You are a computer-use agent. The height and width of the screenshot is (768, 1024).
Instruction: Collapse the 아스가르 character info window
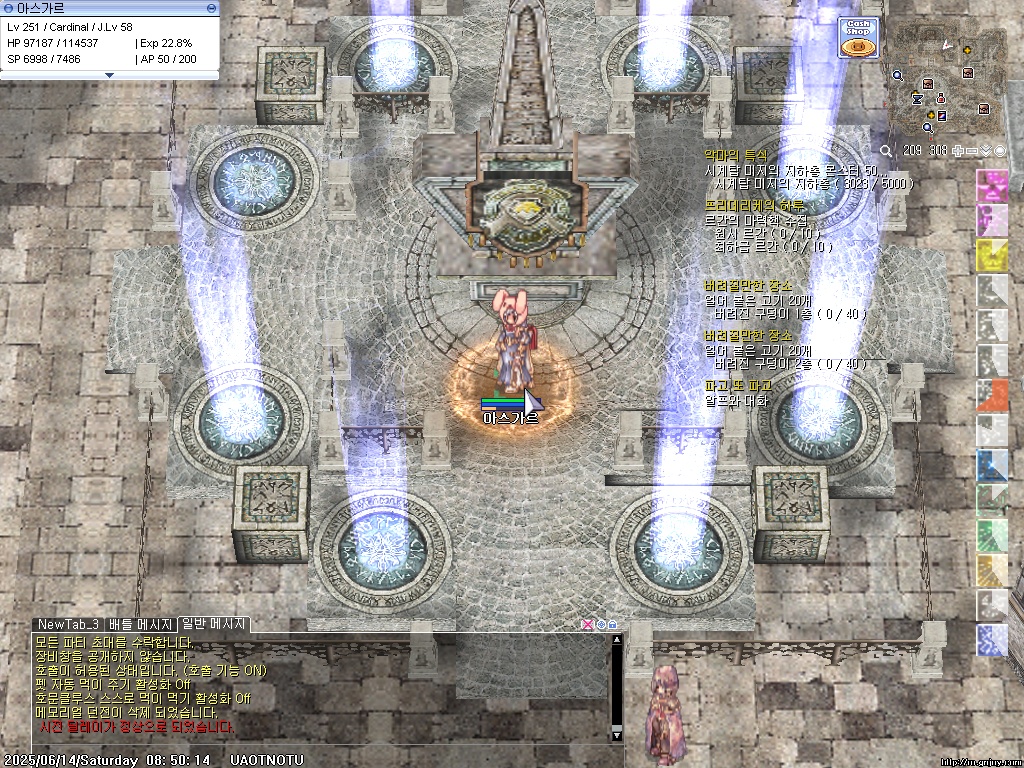(x=110, y=75)
